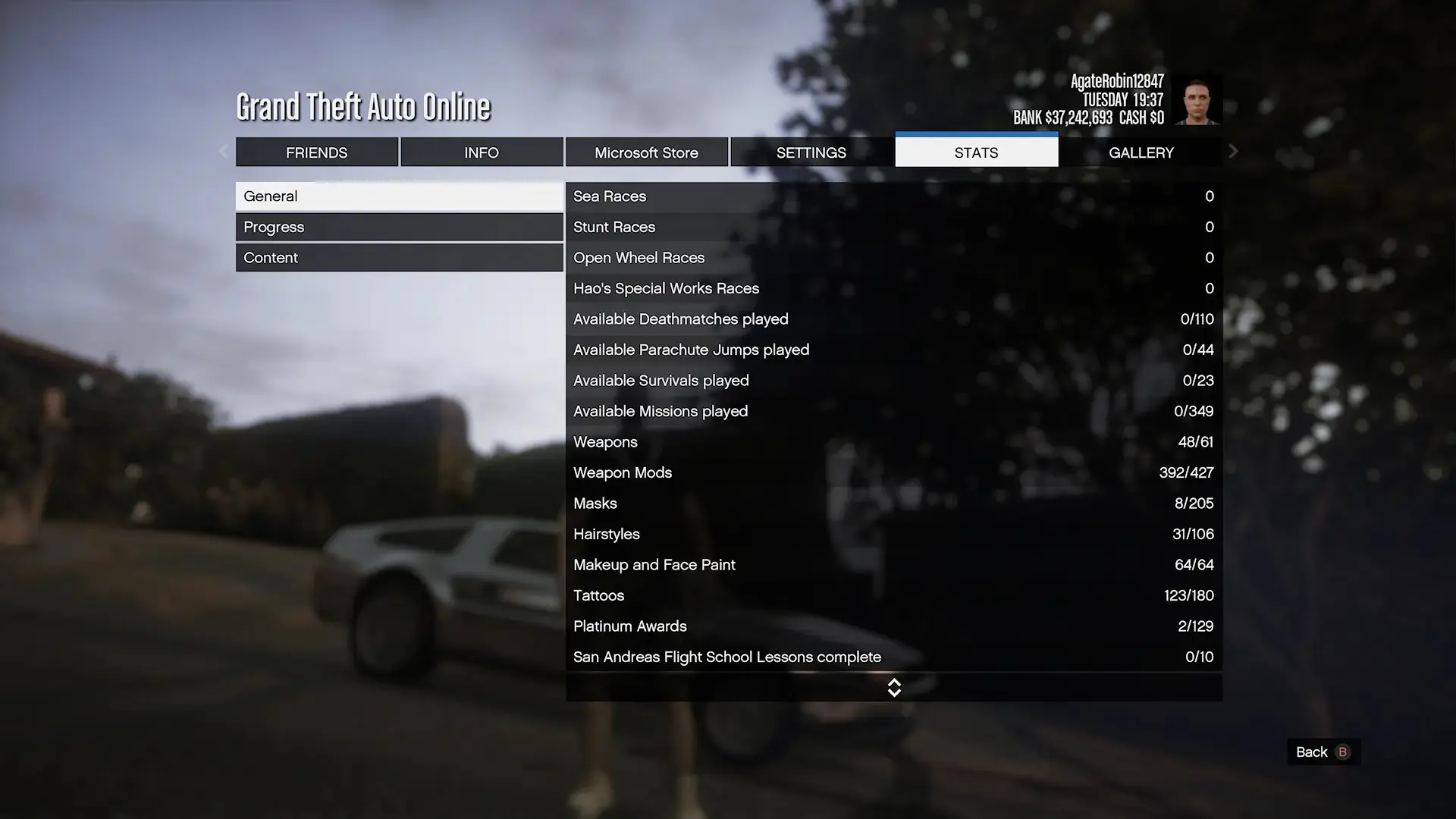1456x819 pixels.
Task: Select the Platinum Awards stat row
Action: [834, 626]
